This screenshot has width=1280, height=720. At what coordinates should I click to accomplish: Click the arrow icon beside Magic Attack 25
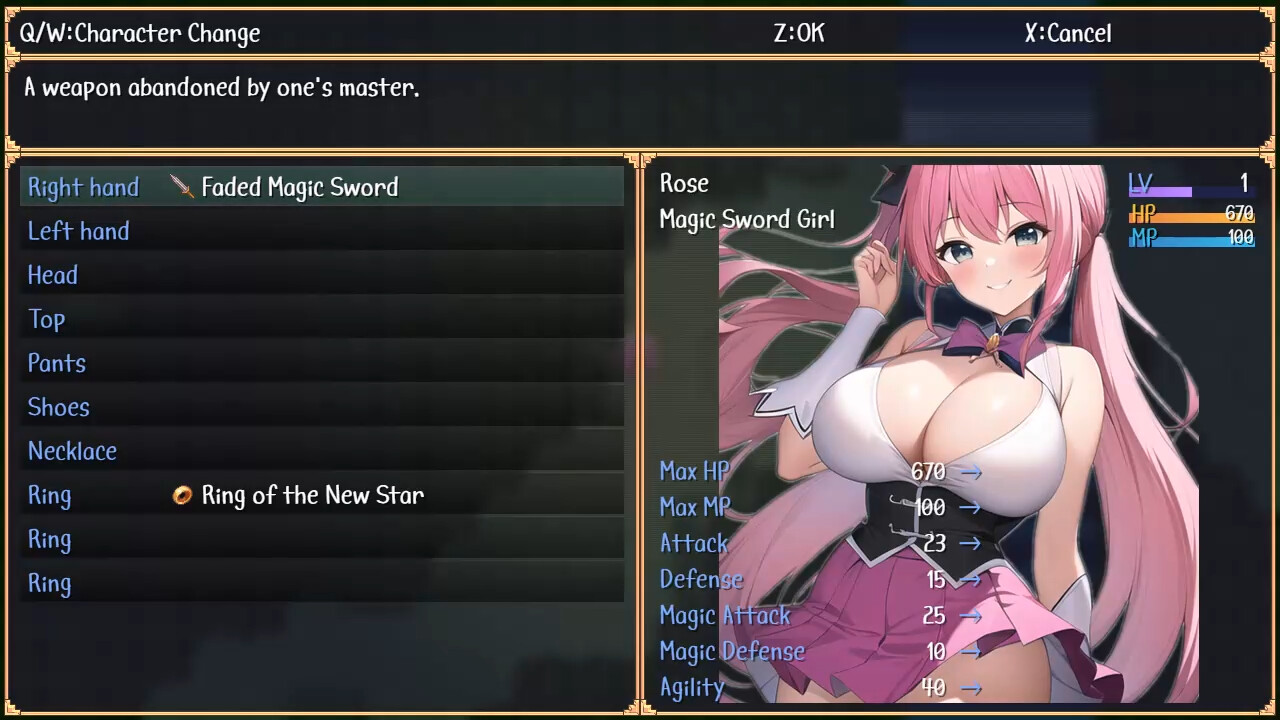coord(971,615)
